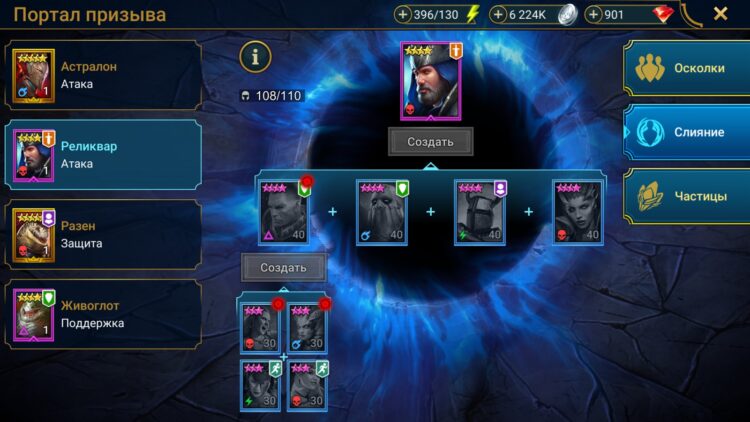Close the Summoning Portal screen
This screenshot has width=750, height=422.
point(720,14)
